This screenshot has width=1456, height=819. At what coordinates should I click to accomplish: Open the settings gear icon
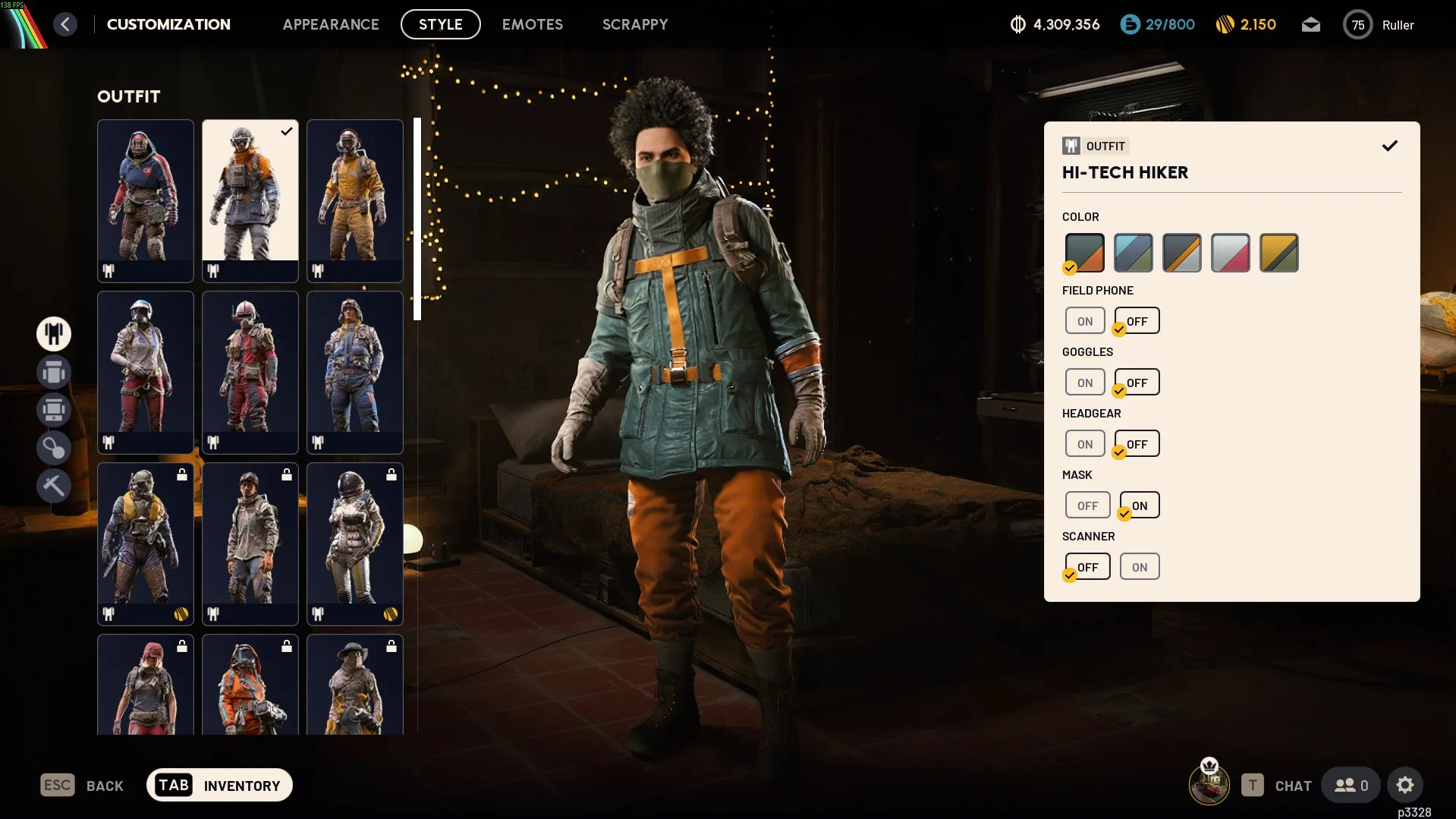tap(1404, 785)
